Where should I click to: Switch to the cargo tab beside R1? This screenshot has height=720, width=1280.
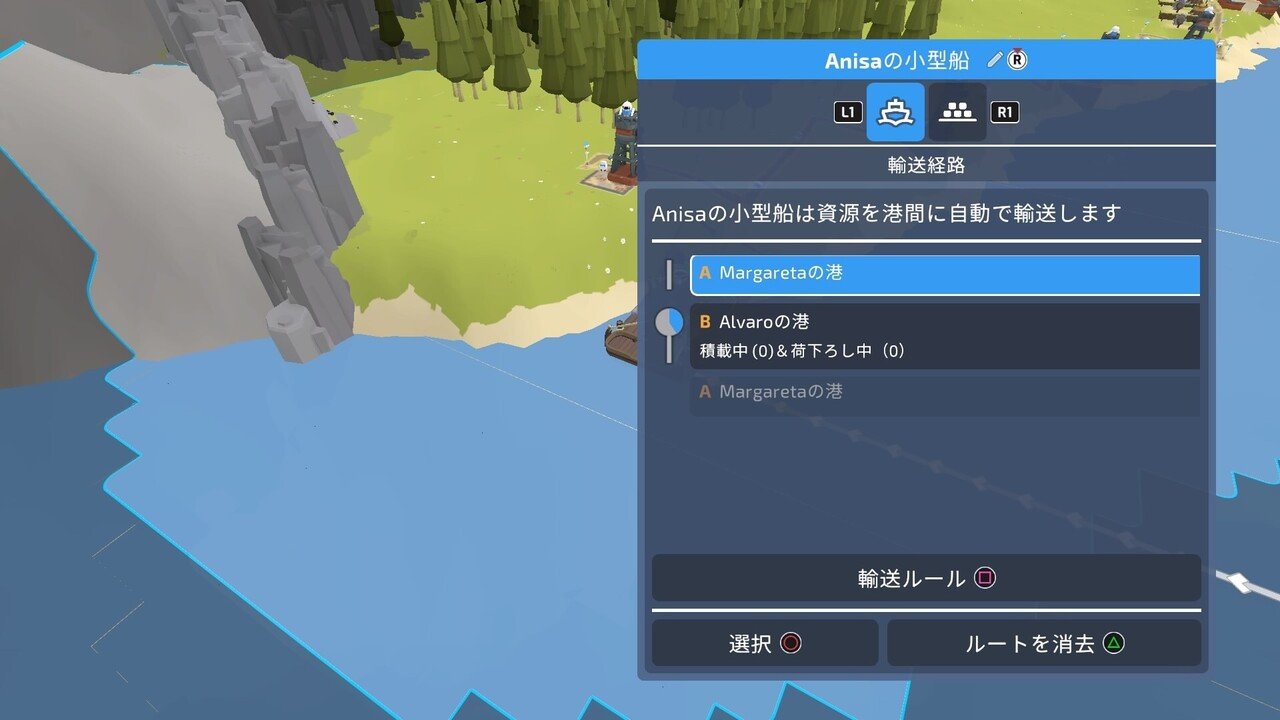955,112
